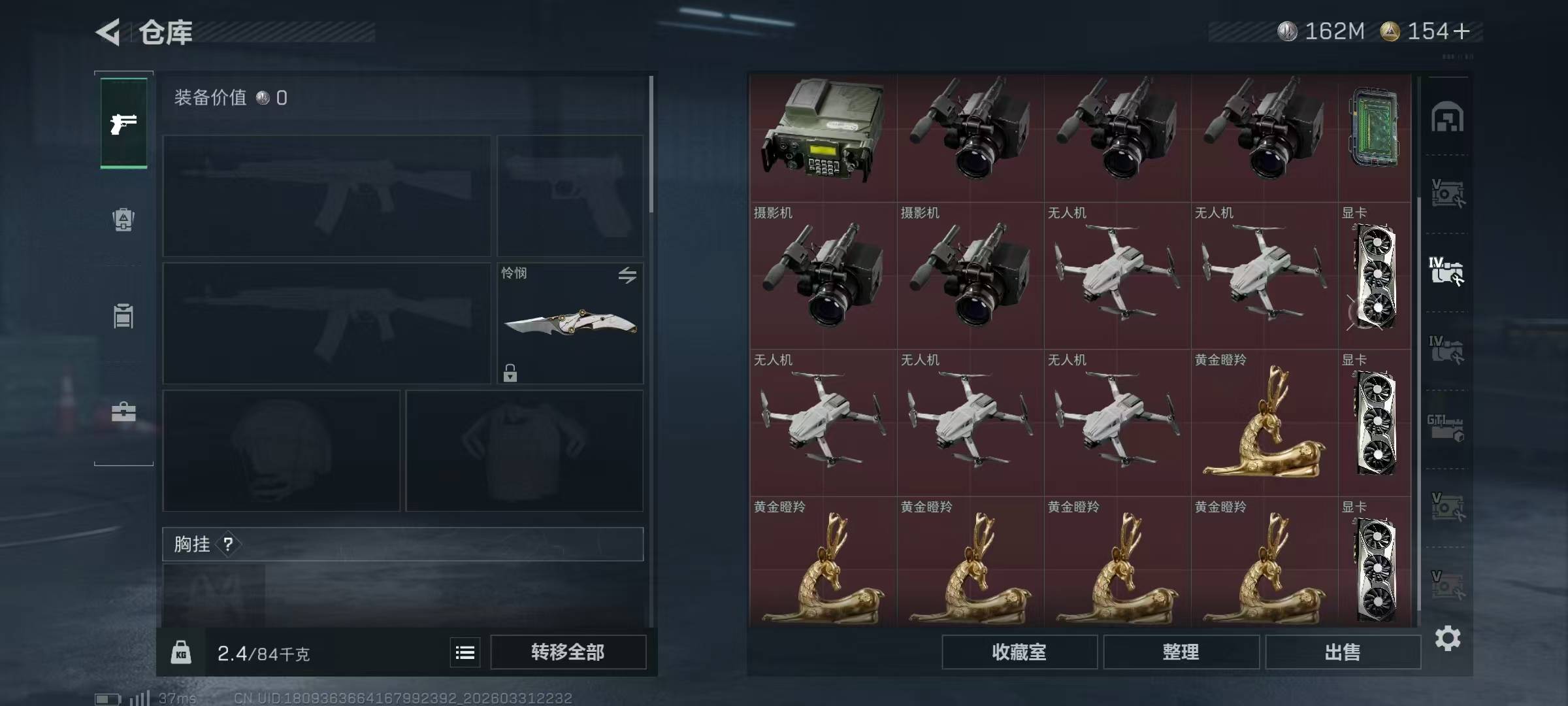This screenshot has height=706, width=1568.
Task: Open the 胸挂 question mark help
Action: pyautogui.click(x=228, y=544)
